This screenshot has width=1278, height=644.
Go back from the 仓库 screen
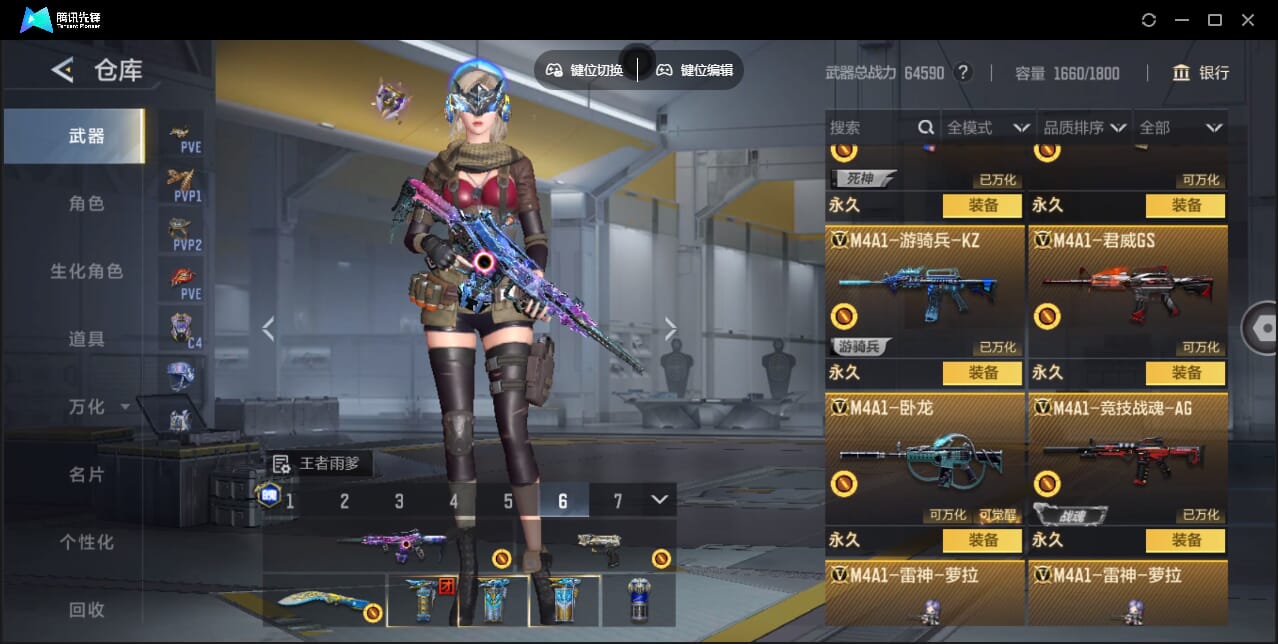tap(63, 70)
